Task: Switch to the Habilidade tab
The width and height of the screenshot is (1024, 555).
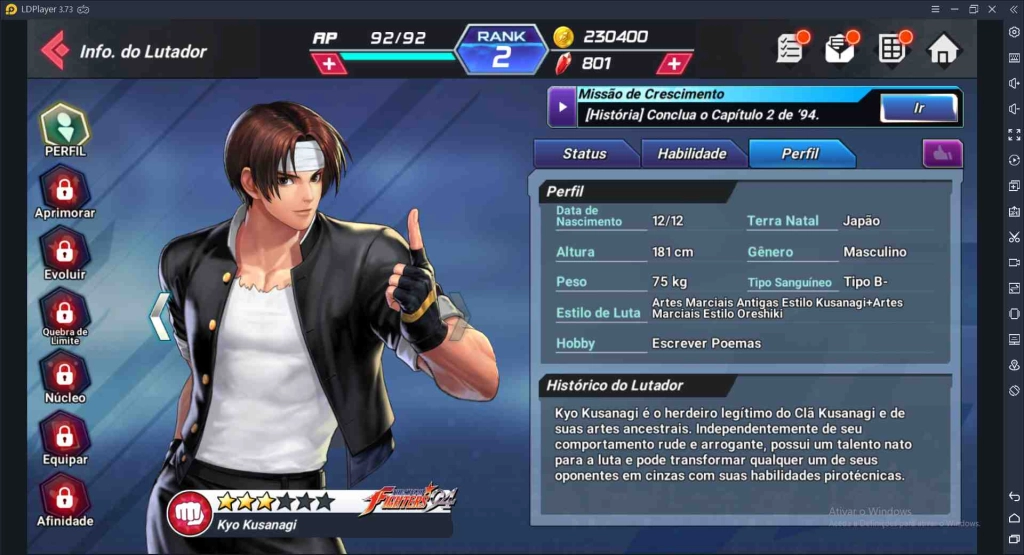Action: pos(692,154)
